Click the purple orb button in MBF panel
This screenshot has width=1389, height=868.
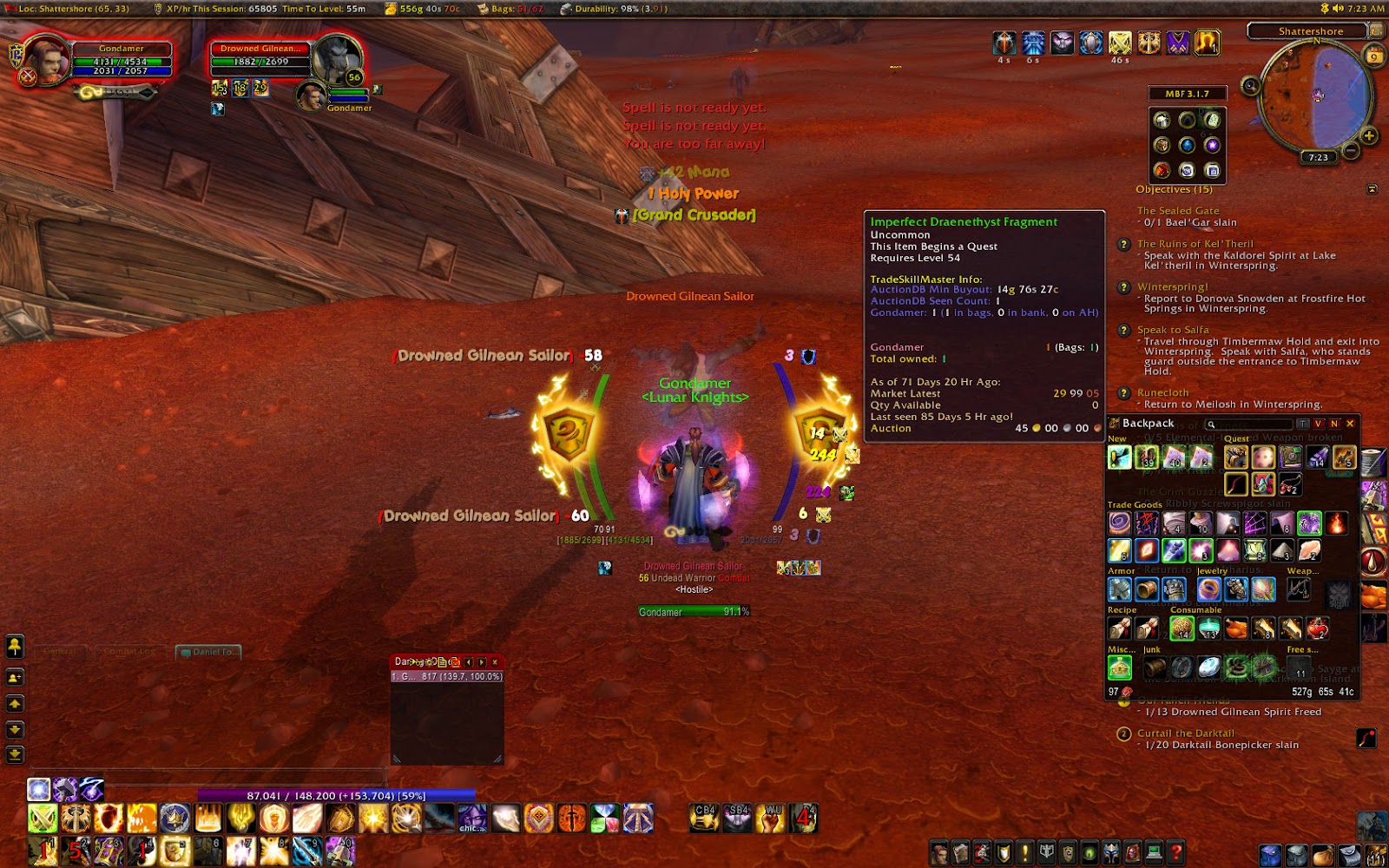point(1213,146)
